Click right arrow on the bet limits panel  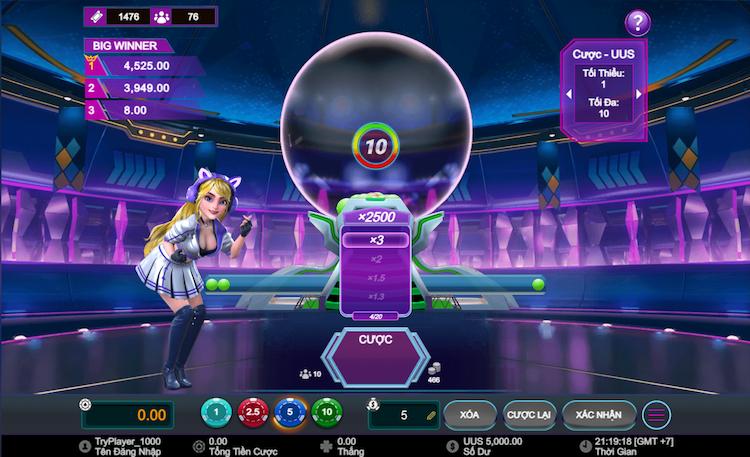coord(640,94)
